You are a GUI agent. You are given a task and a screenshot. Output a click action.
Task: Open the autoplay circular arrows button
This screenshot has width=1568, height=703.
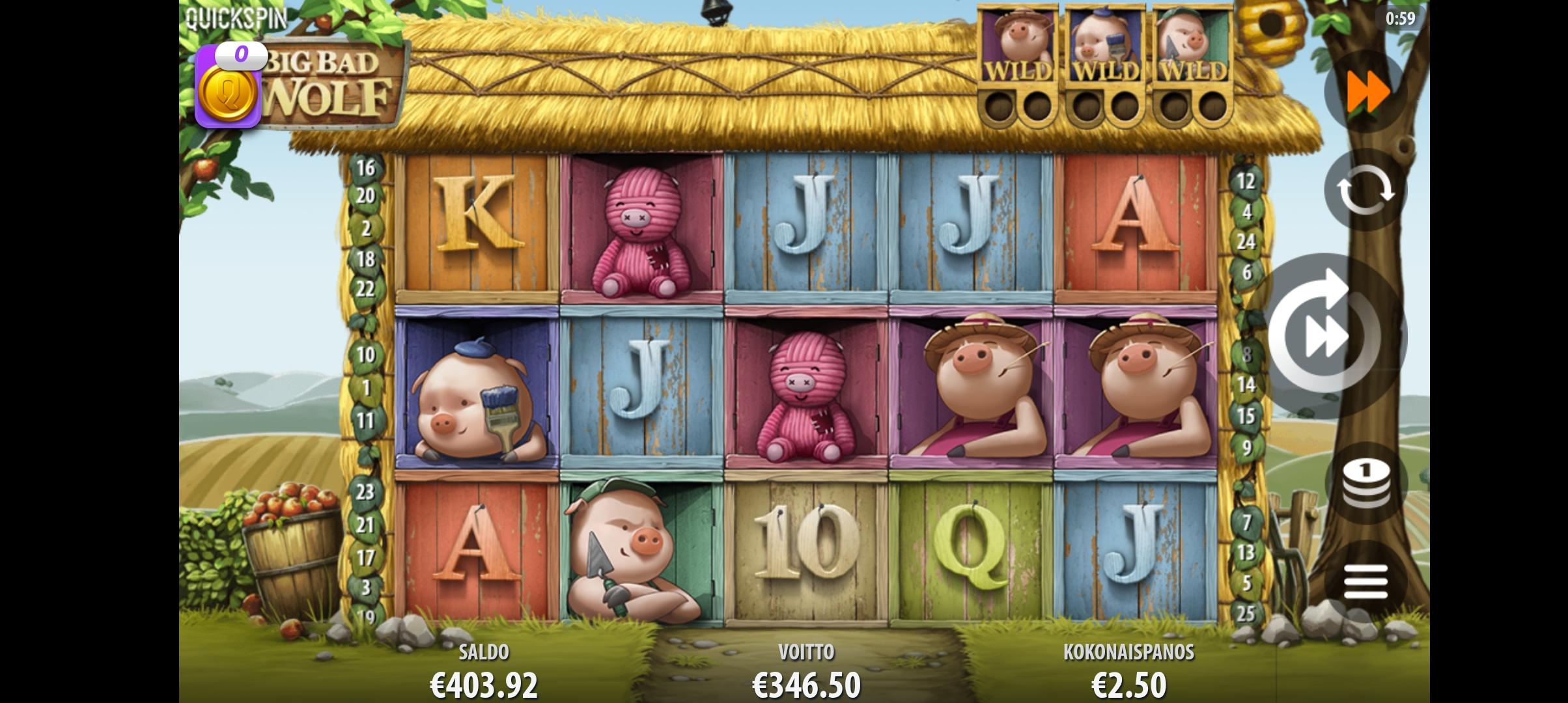point(1365,190)
